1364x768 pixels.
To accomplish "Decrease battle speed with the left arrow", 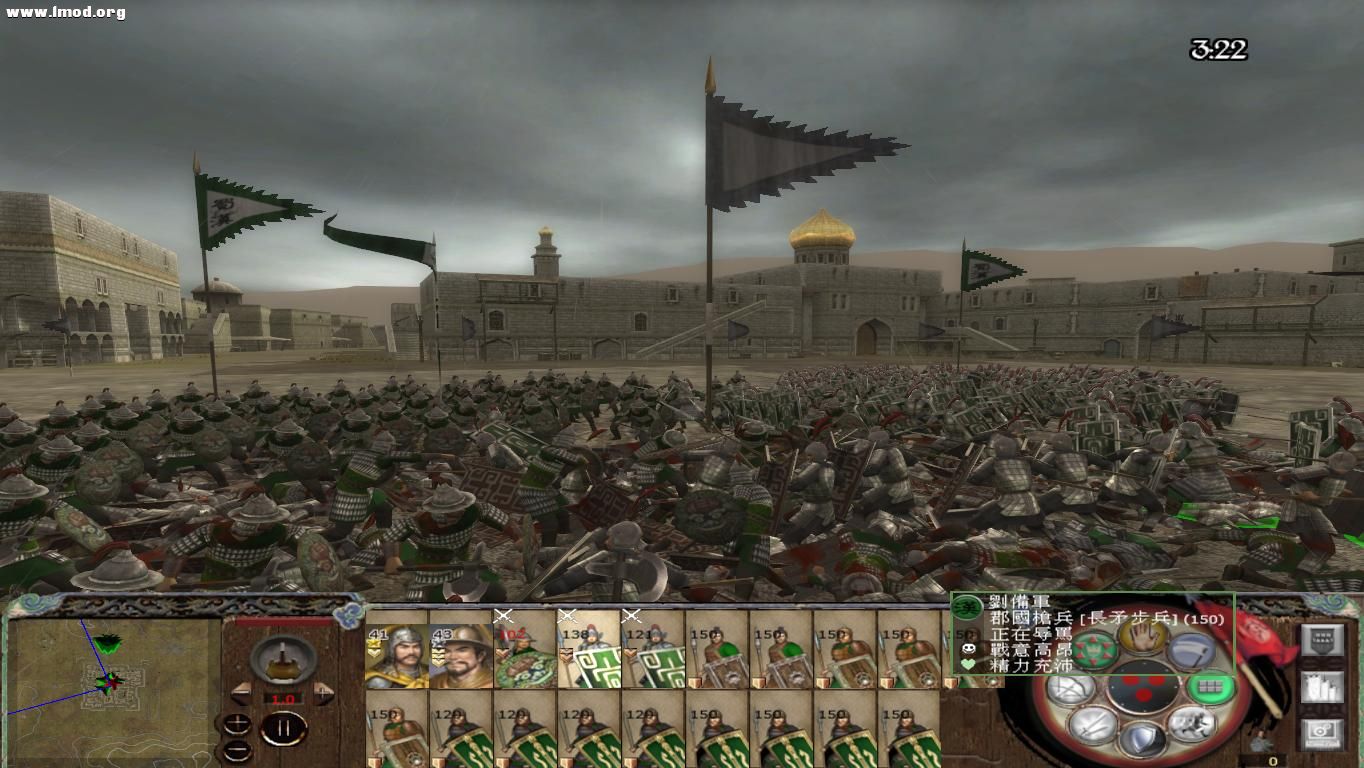I will [x=240, y=693].
